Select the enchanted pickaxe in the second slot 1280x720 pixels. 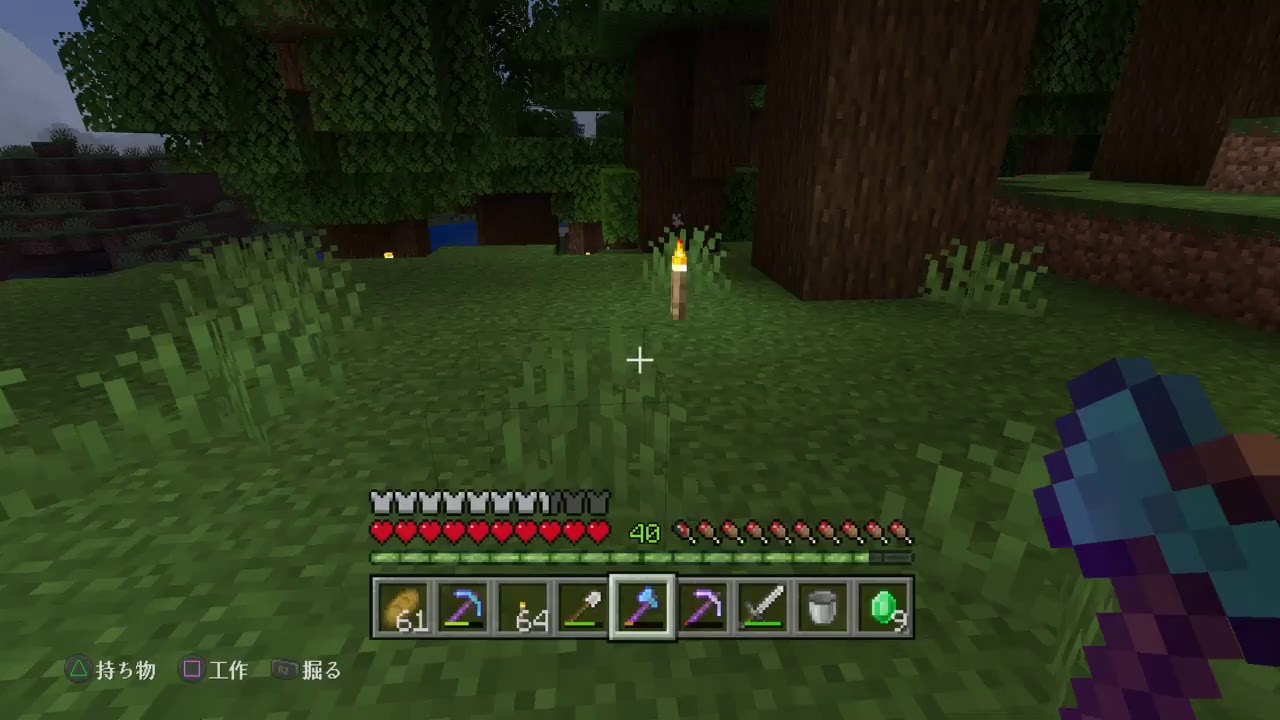pyautogui.click(x=462, y=607)
